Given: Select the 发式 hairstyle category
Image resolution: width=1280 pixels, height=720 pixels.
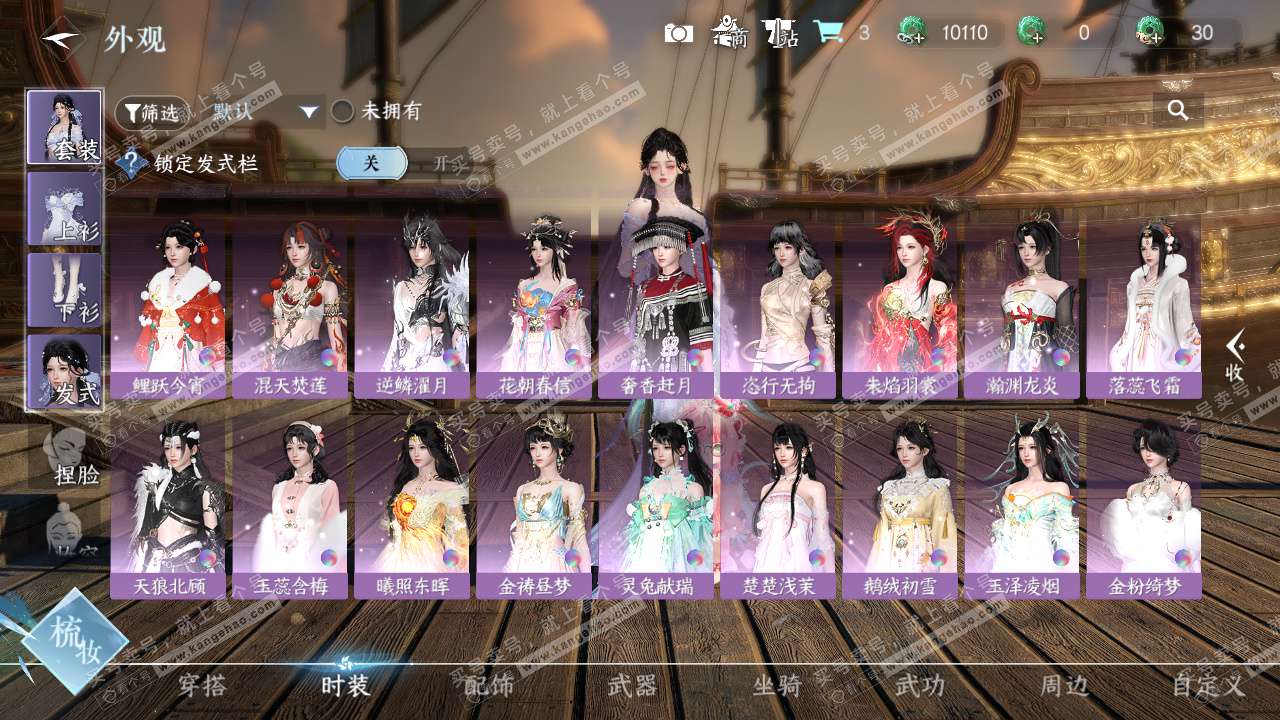Looking at the screenshot, I should [x=65, y=371].
